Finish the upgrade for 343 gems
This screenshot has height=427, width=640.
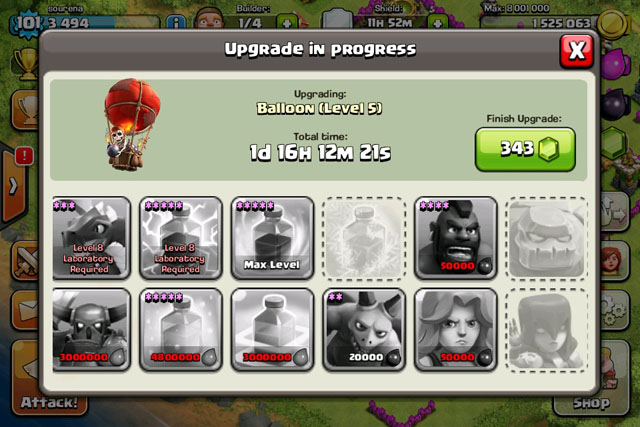[525, 149]
